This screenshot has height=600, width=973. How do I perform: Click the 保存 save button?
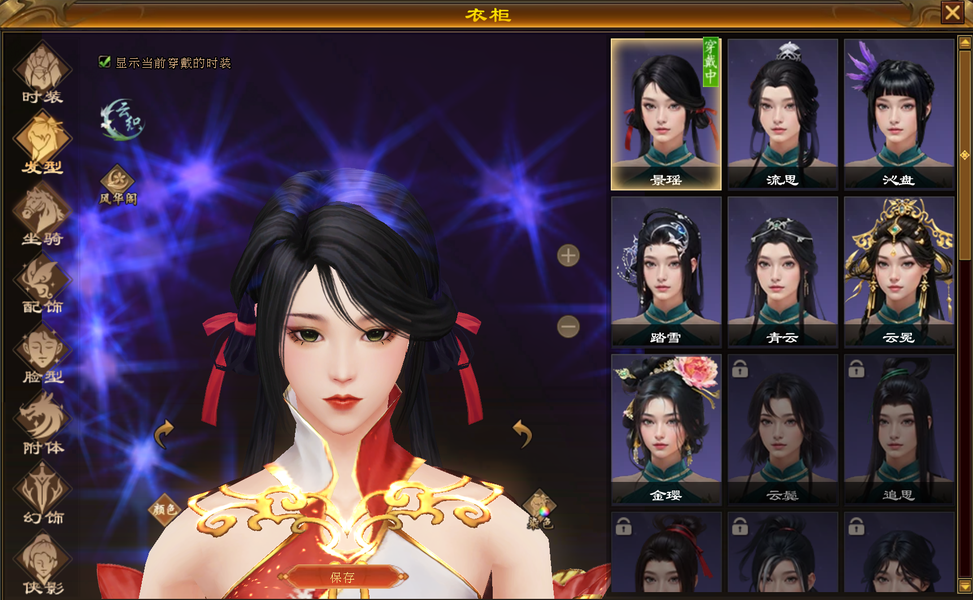[342, 577]
